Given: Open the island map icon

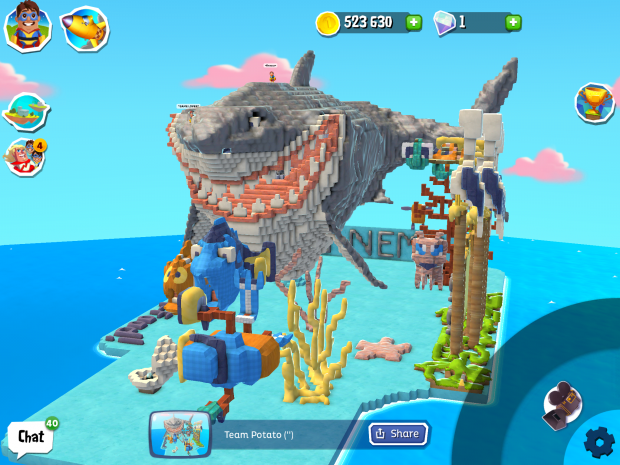Looking at the screenshot, I should click(26, 111).
